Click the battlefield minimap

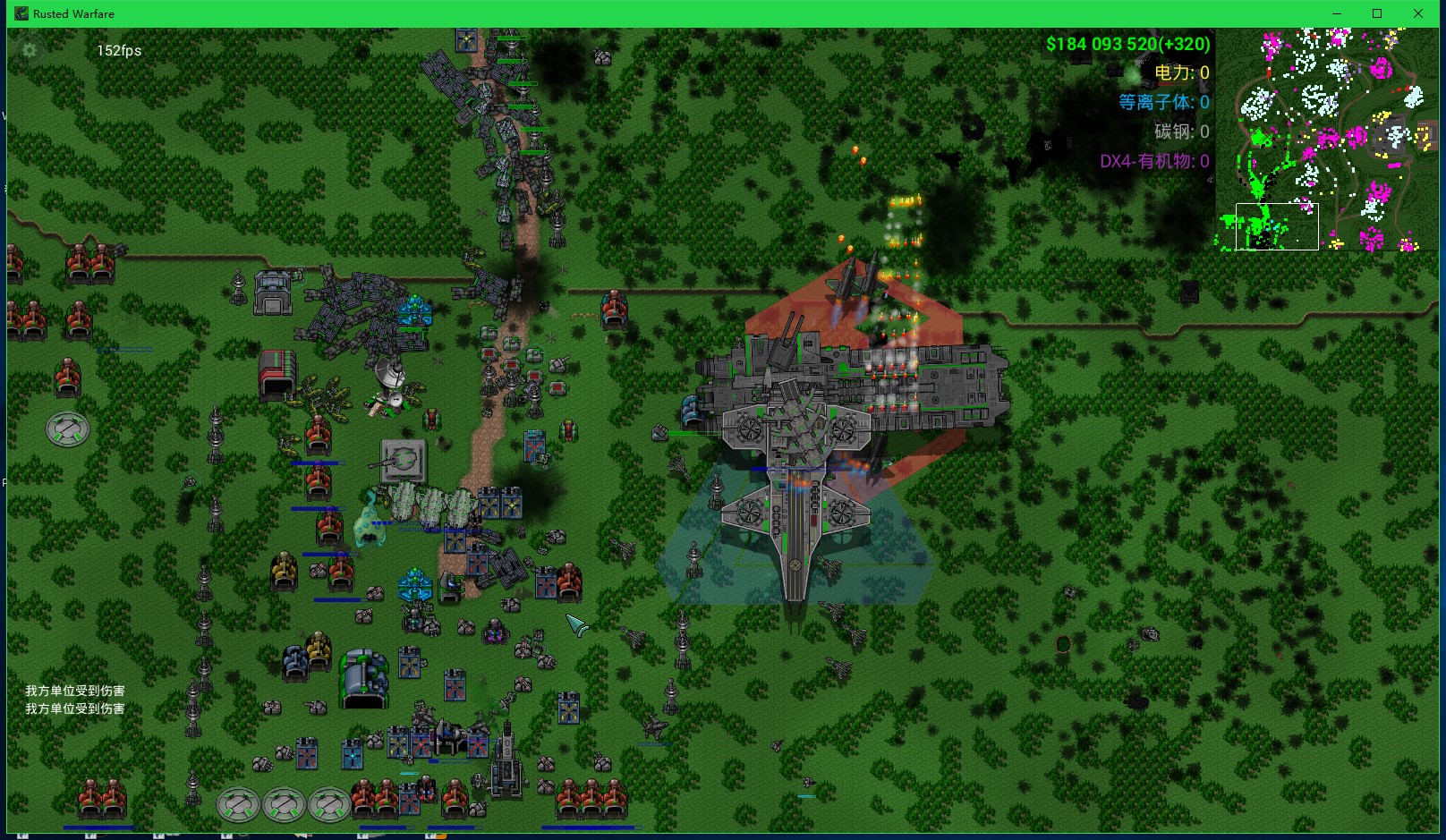(x=1327, y=140)
